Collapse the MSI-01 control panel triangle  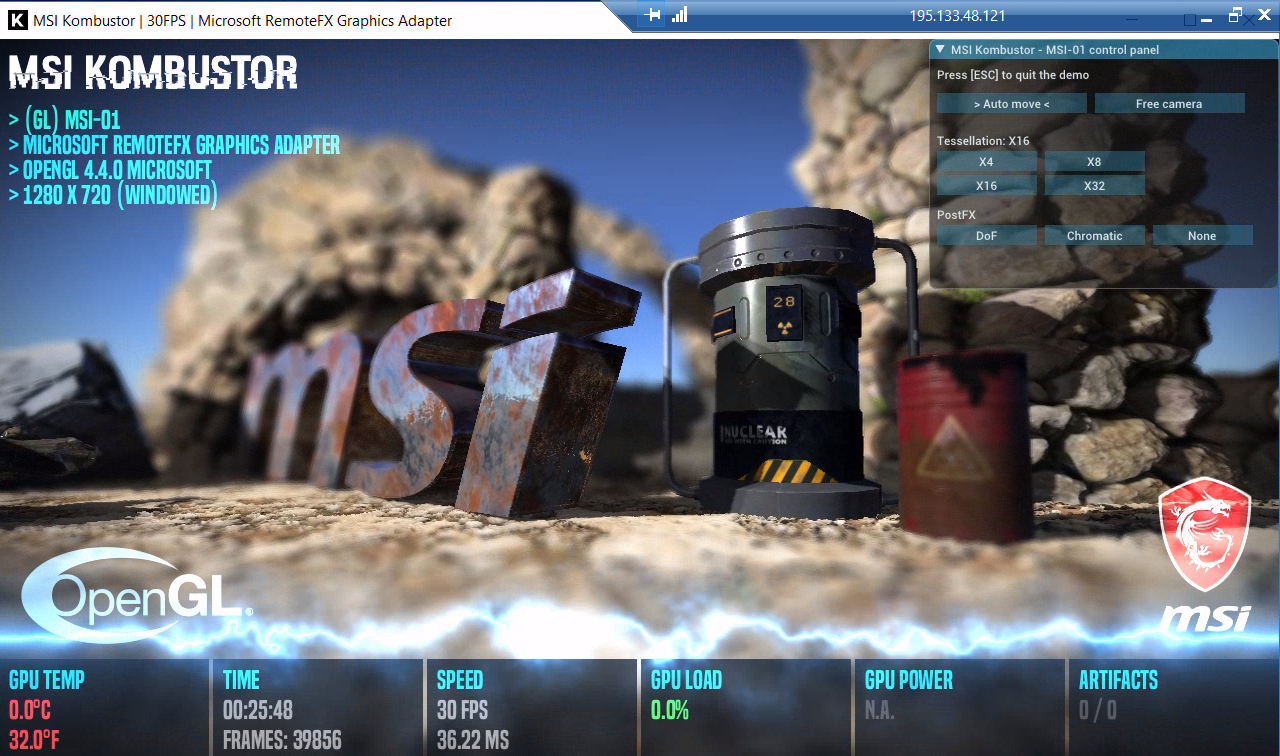pos(940,49)
